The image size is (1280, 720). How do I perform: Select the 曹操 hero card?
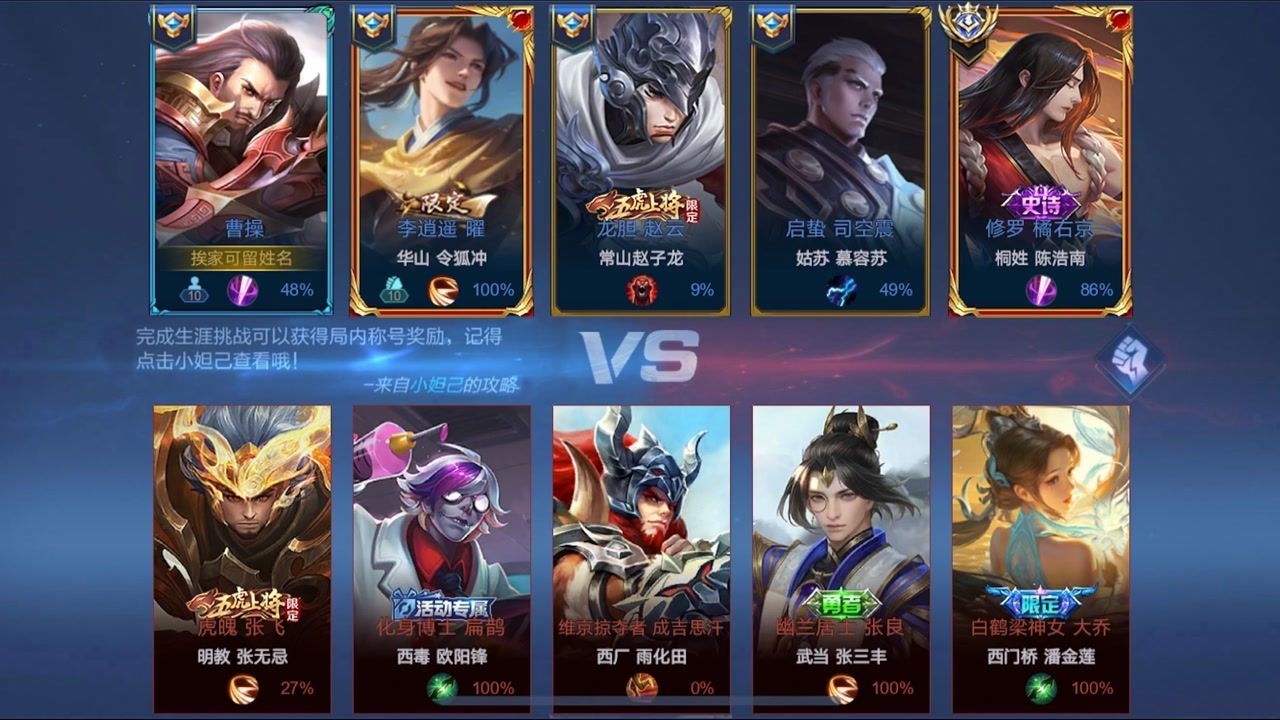pos(241,160)
